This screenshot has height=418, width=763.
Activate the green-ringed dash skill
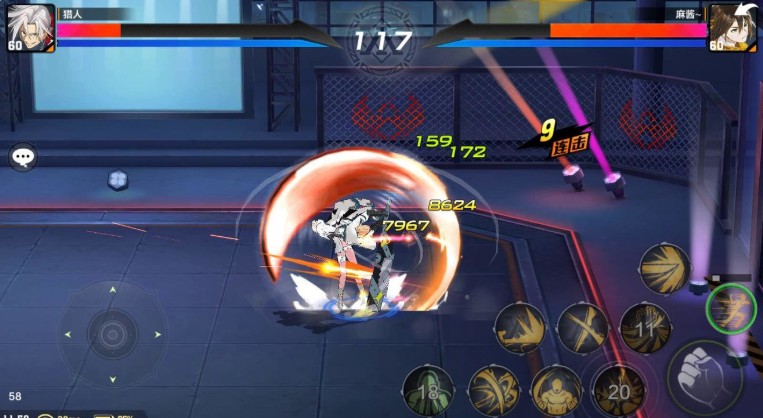(x=731, y=309)
